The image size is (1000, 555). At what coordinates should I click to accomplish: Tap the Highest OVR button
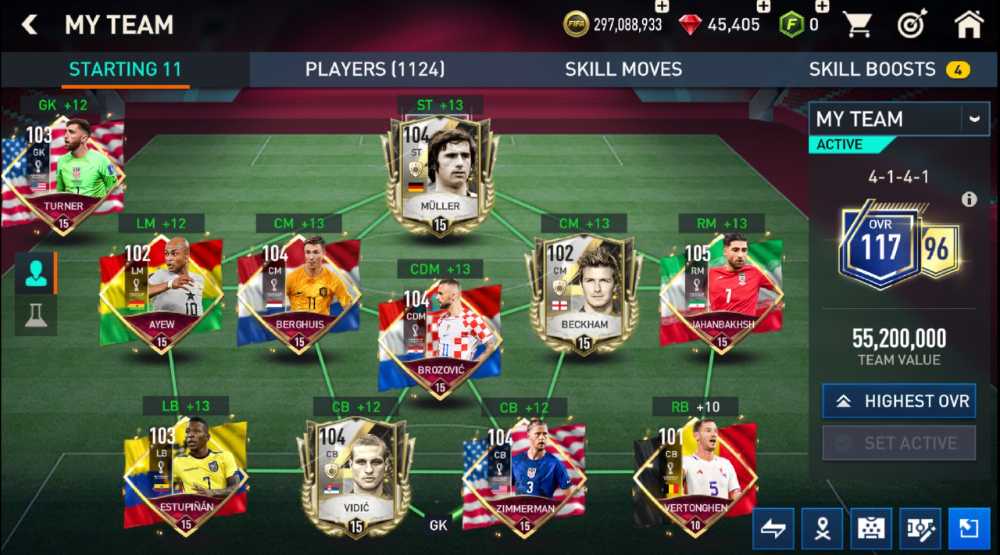click(x=899, y=401)
